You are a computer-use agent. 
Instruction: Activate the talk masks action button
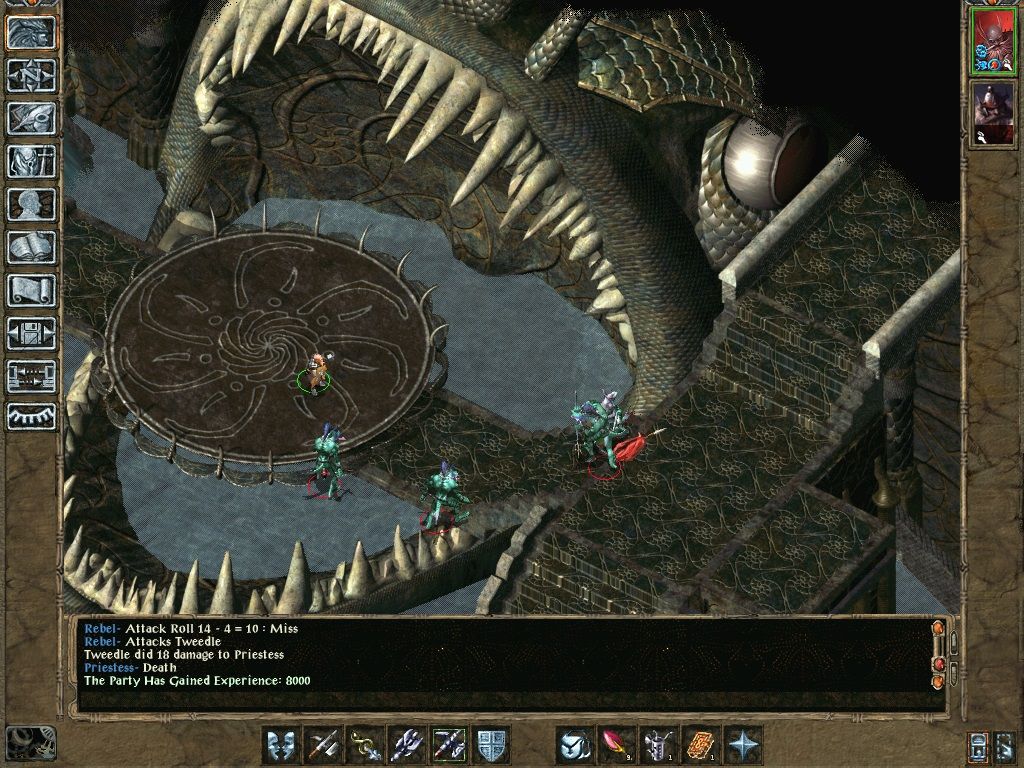pyautogui.click(x=281, y=745)
